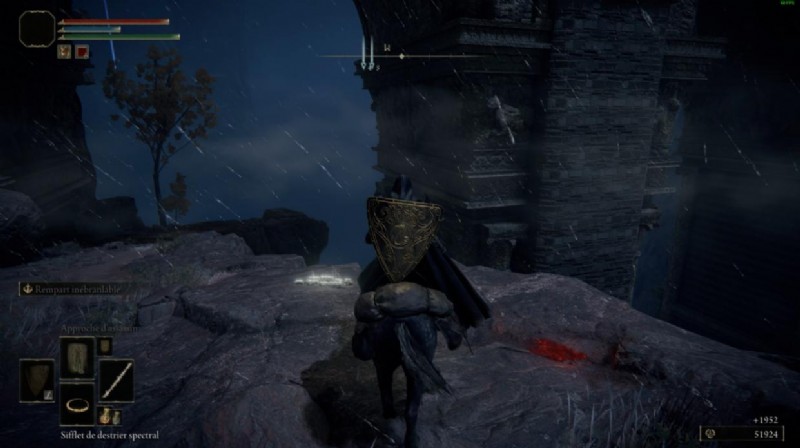Click the small icon right of the spell slot
This screenshot has height=448, width=800.
coord(104,346)
